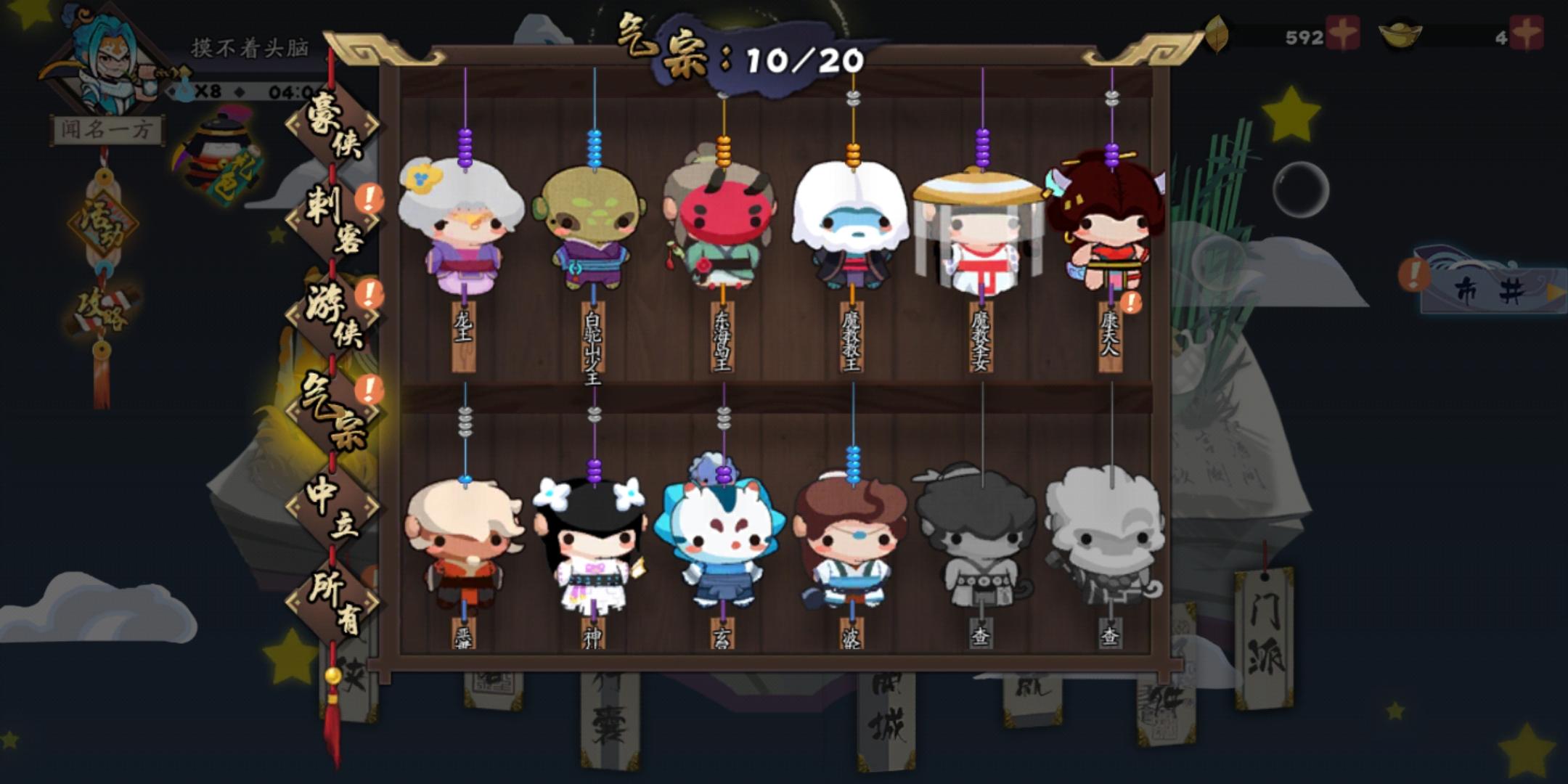Select the 白驼山少主 character doll
The width and height of the screenshot is (1568, 784).
coord(592,232)
